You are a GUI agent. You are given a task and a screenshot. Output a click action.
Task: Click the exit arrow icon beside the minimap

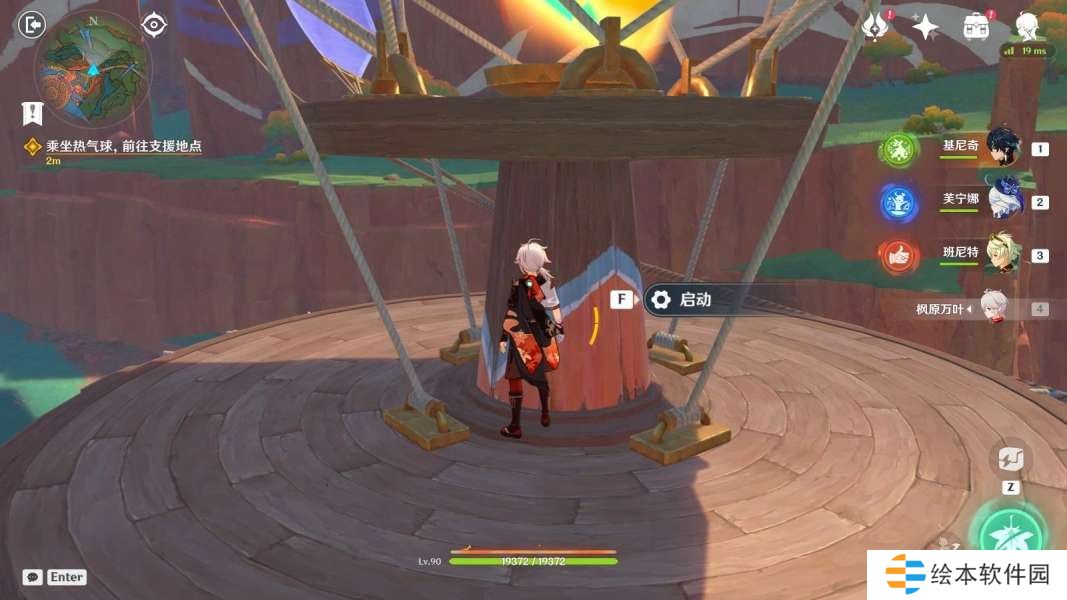tap(32, 24)
